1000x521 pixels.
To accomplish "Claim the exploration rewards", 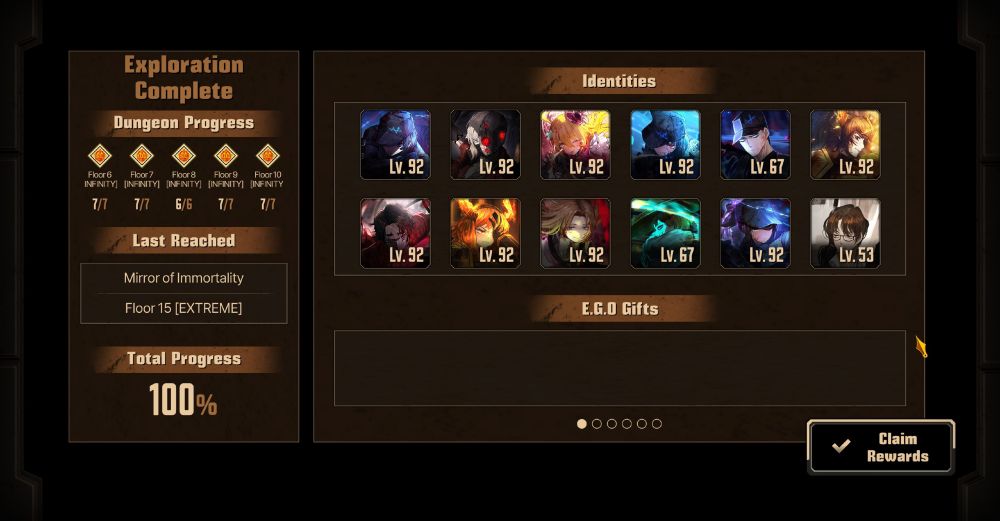I will click(x=881, y=447).
